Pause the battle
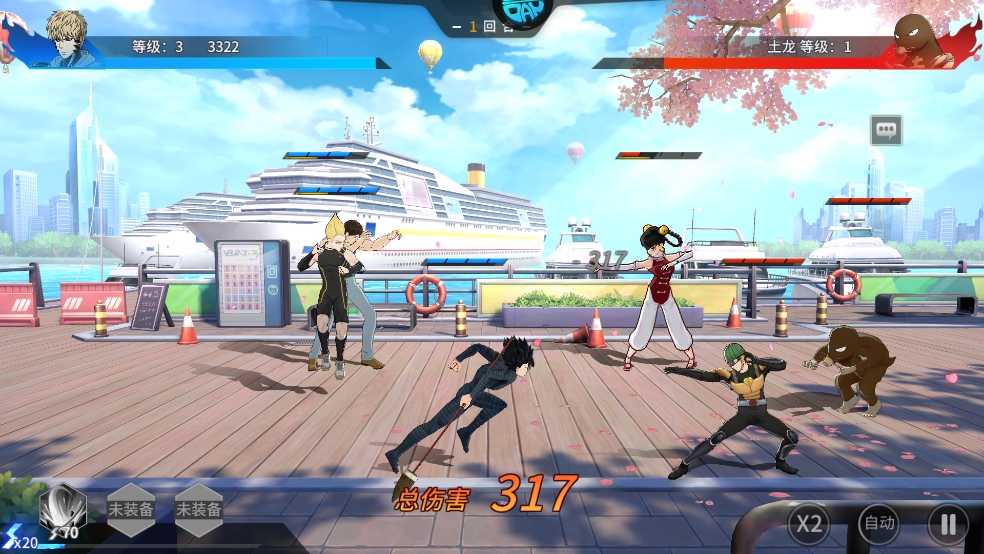 [947, 523]
